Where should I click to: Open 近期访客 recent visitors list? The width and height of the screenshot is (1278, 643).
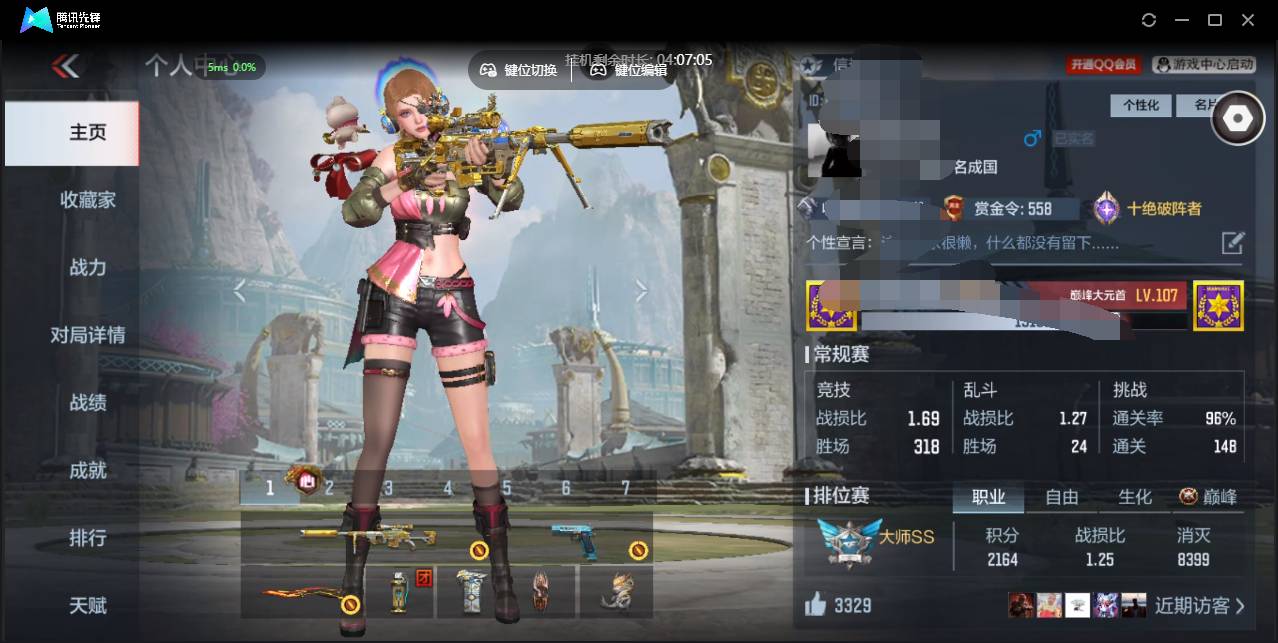coord(1199,605)
